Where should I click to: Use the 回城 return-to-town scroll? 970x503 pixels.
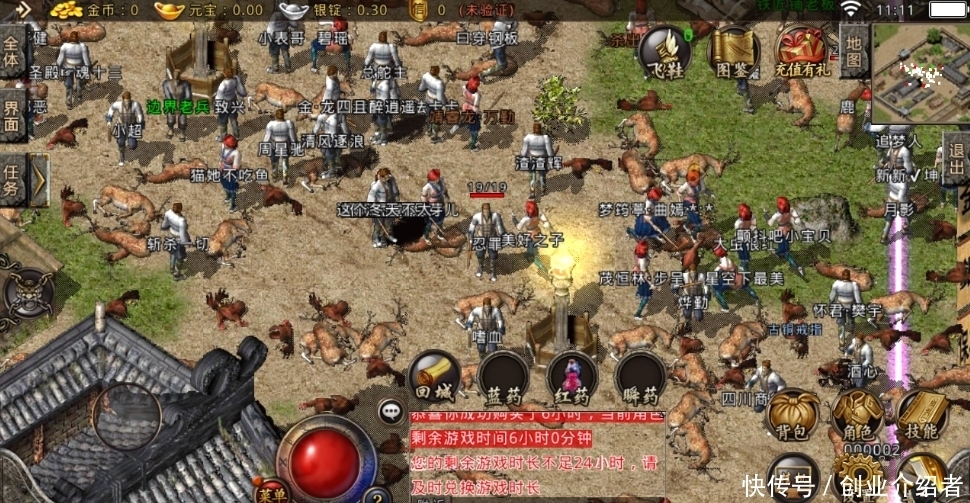[434, 378]
